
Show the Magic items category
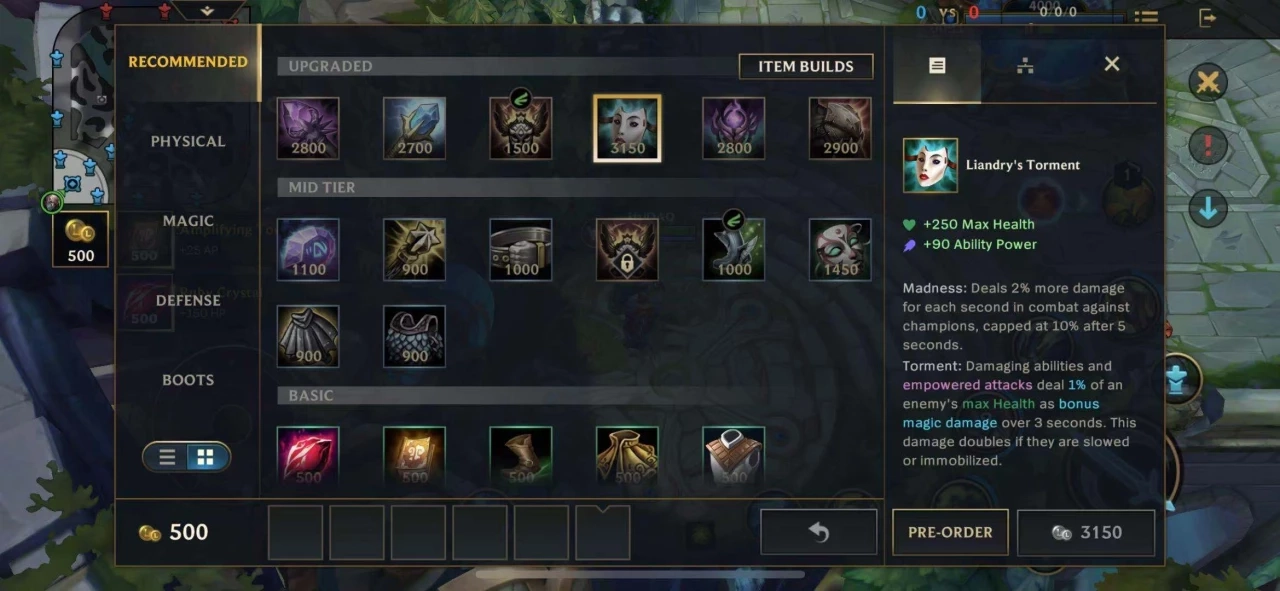point(188,221)
